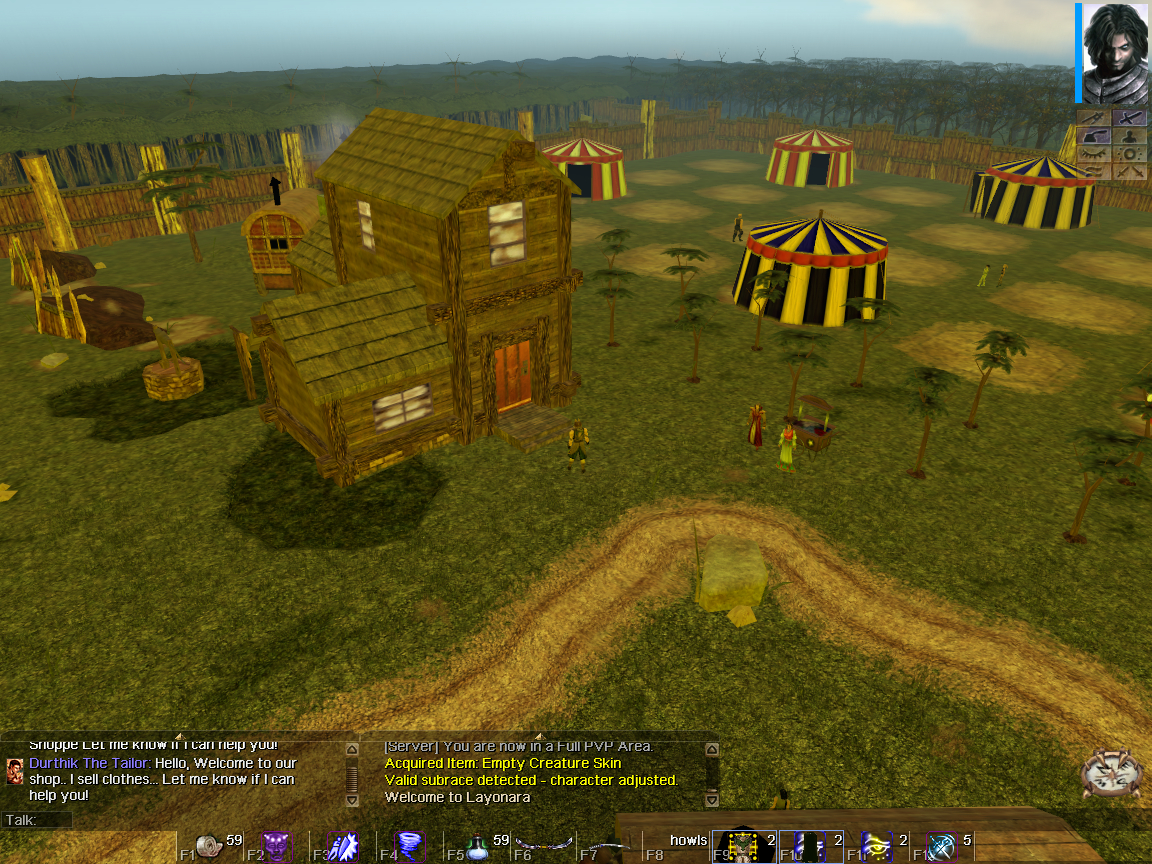1152x864 pixels.
Task: Use the F5 potion bottle
Action: 477,846
